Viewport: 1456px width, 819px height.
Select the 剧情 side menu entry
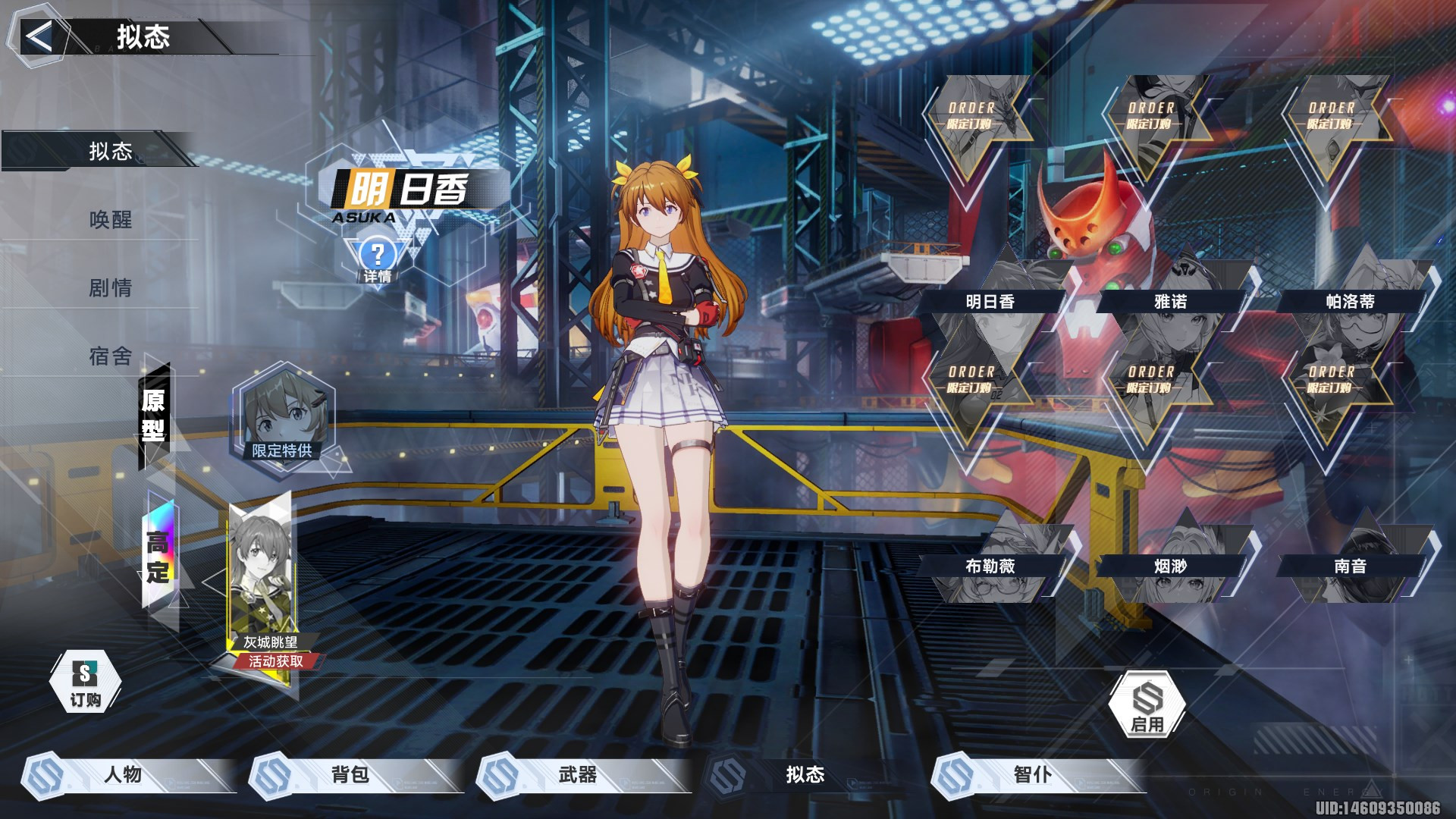pyautogui.click(x=111, y=288)
